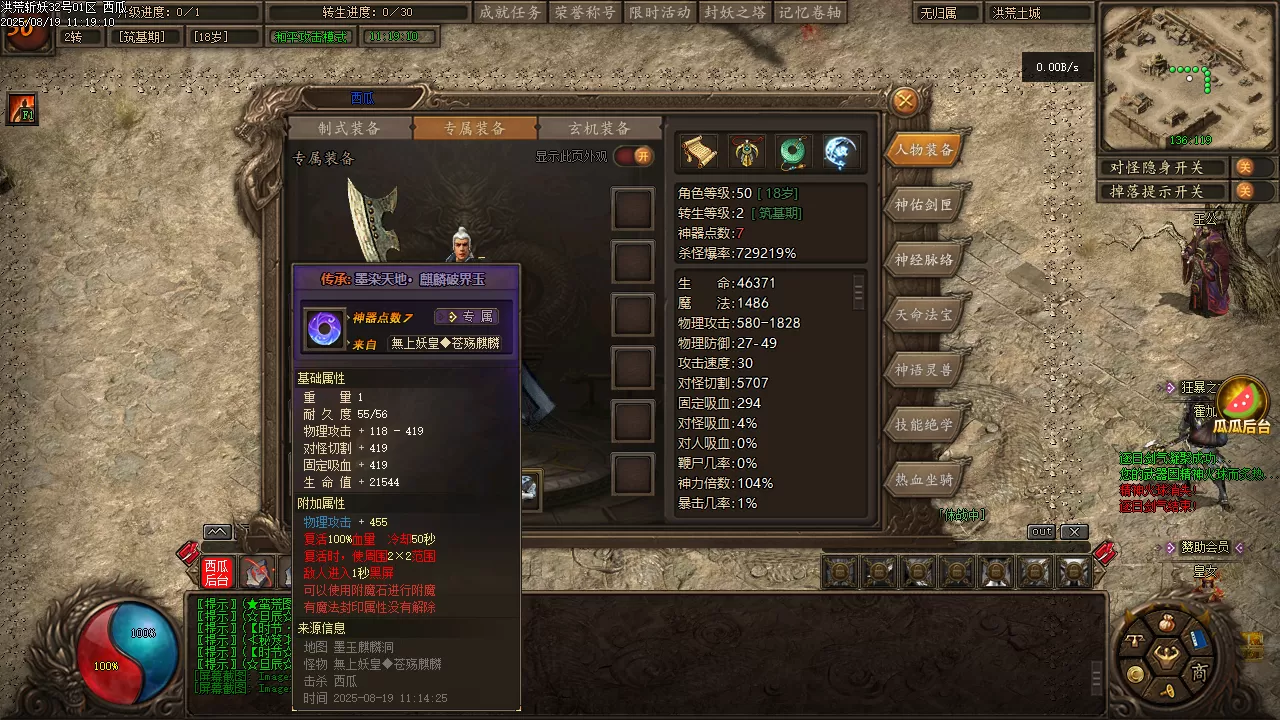Select the green jade ring icon
1280x720 pixels.
(x=794, y=152)
